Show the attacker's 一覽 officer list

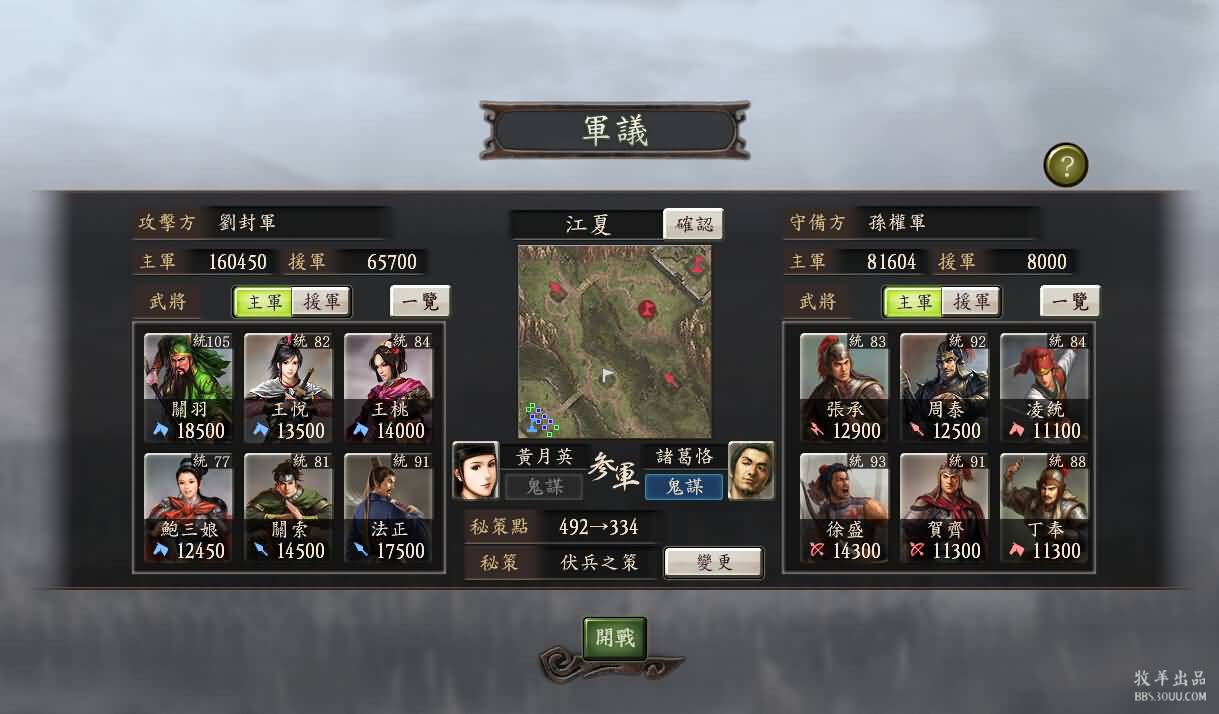click(x=420, y=301)
